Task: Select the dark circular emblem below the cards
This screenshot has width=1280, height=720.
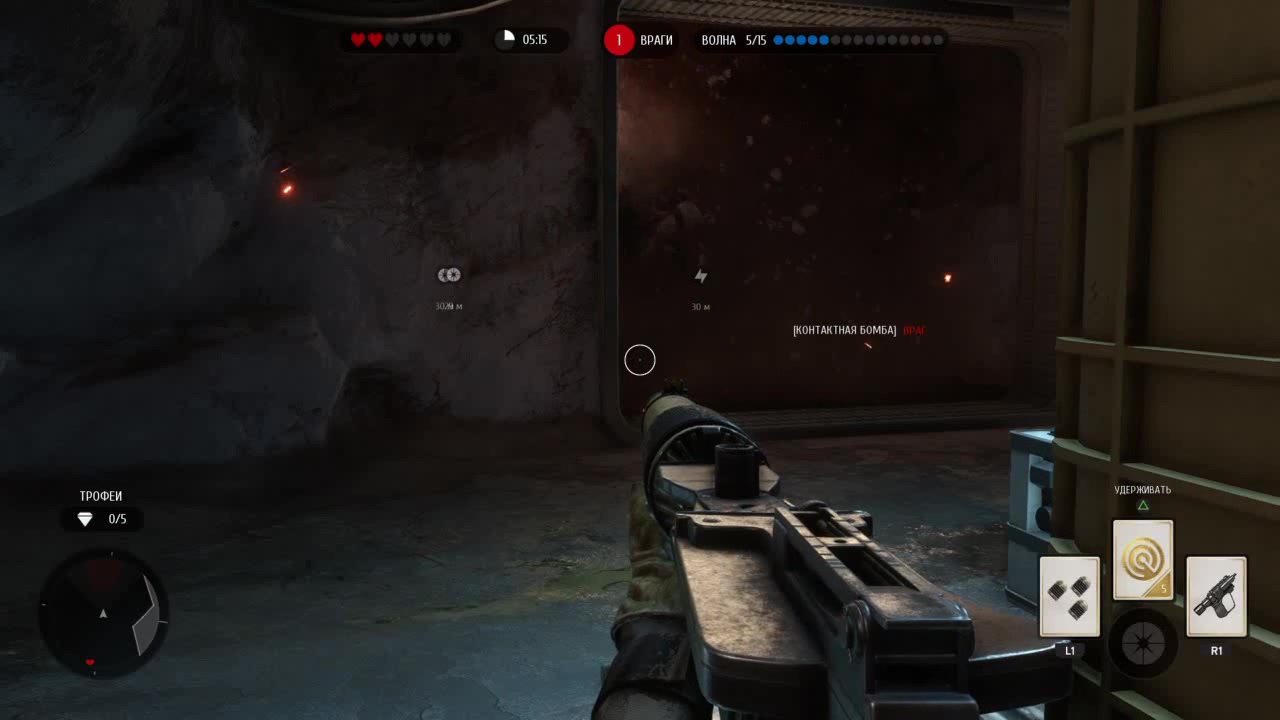Action: [1142, 642]
